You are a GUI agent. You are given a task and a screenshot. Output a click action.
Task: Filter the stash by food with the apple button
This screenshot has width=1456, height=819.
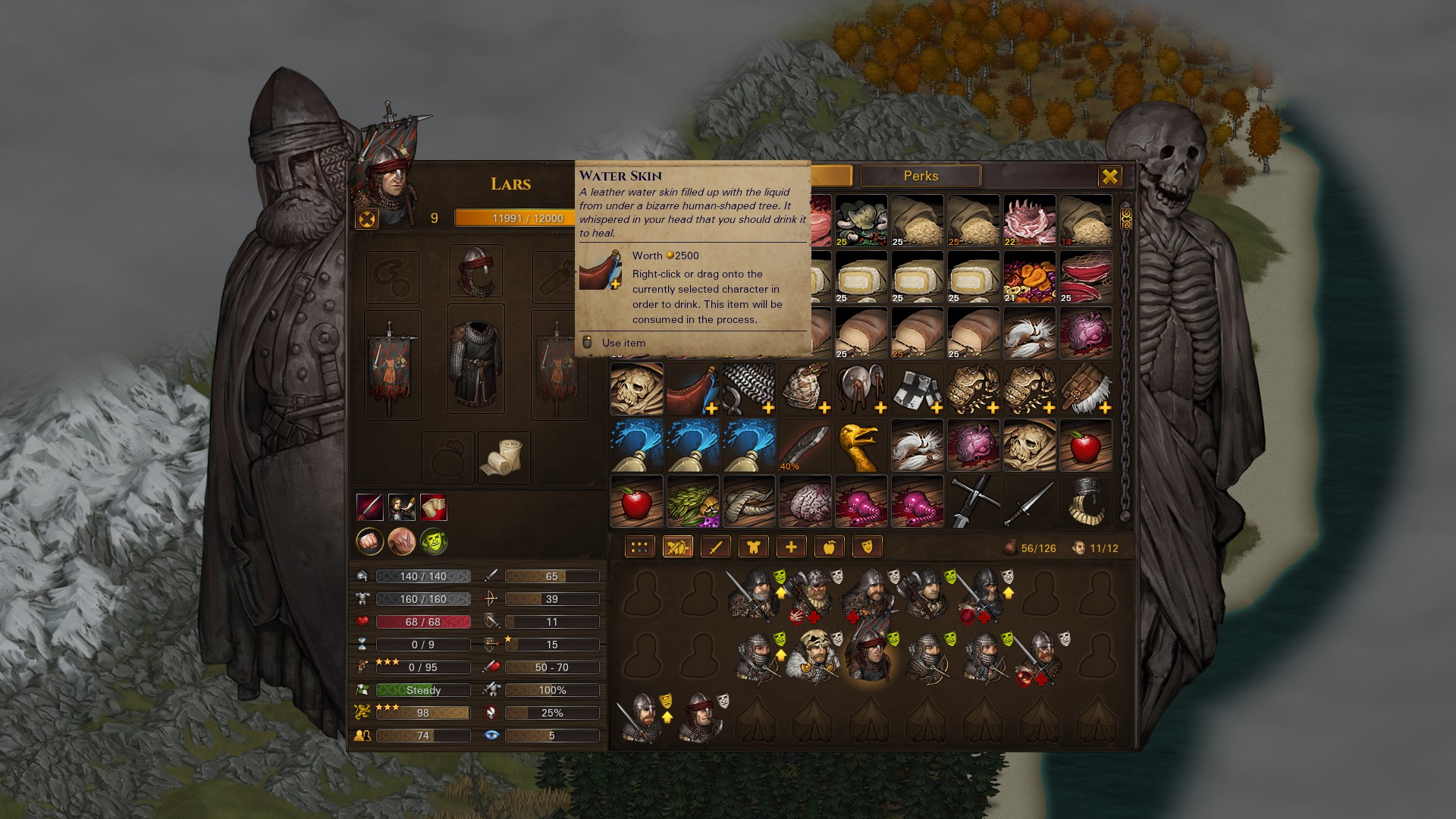(829, 547)
